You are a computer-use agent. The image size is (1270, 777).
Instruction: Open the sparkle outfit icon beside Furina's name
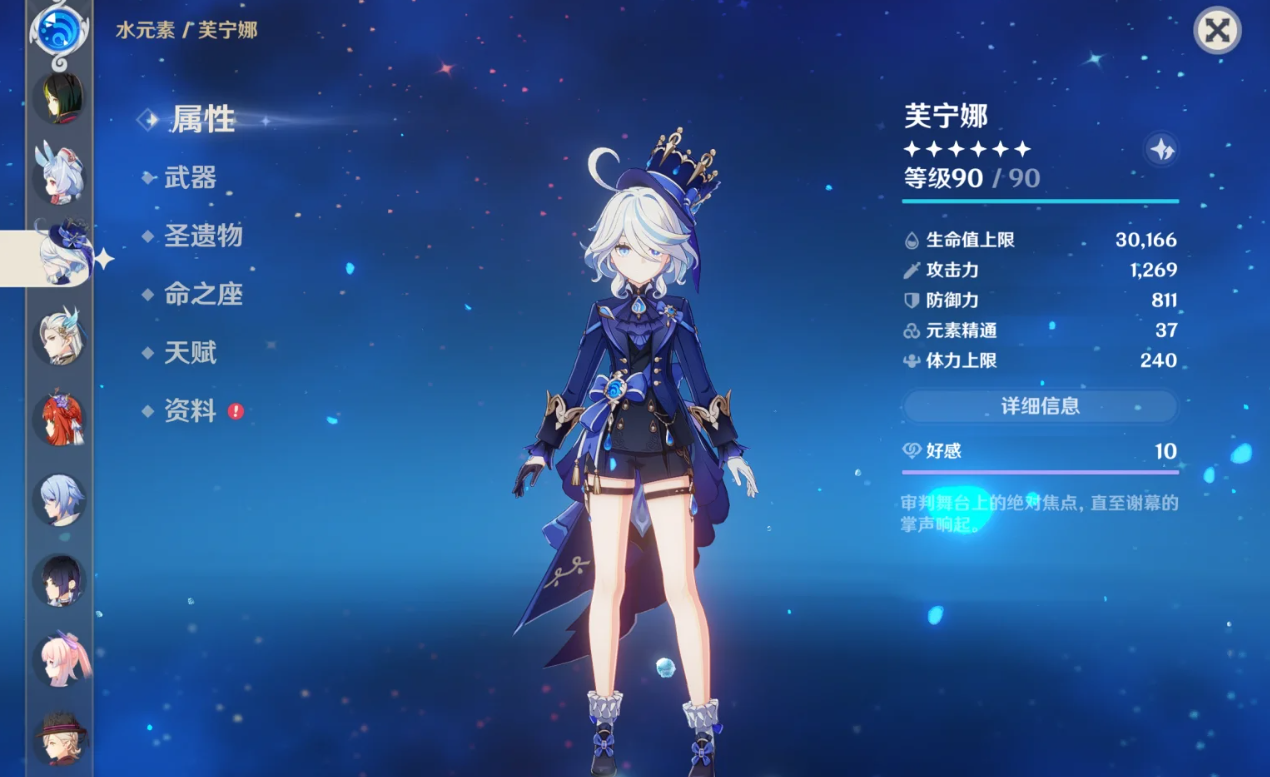coord(1161,149)
